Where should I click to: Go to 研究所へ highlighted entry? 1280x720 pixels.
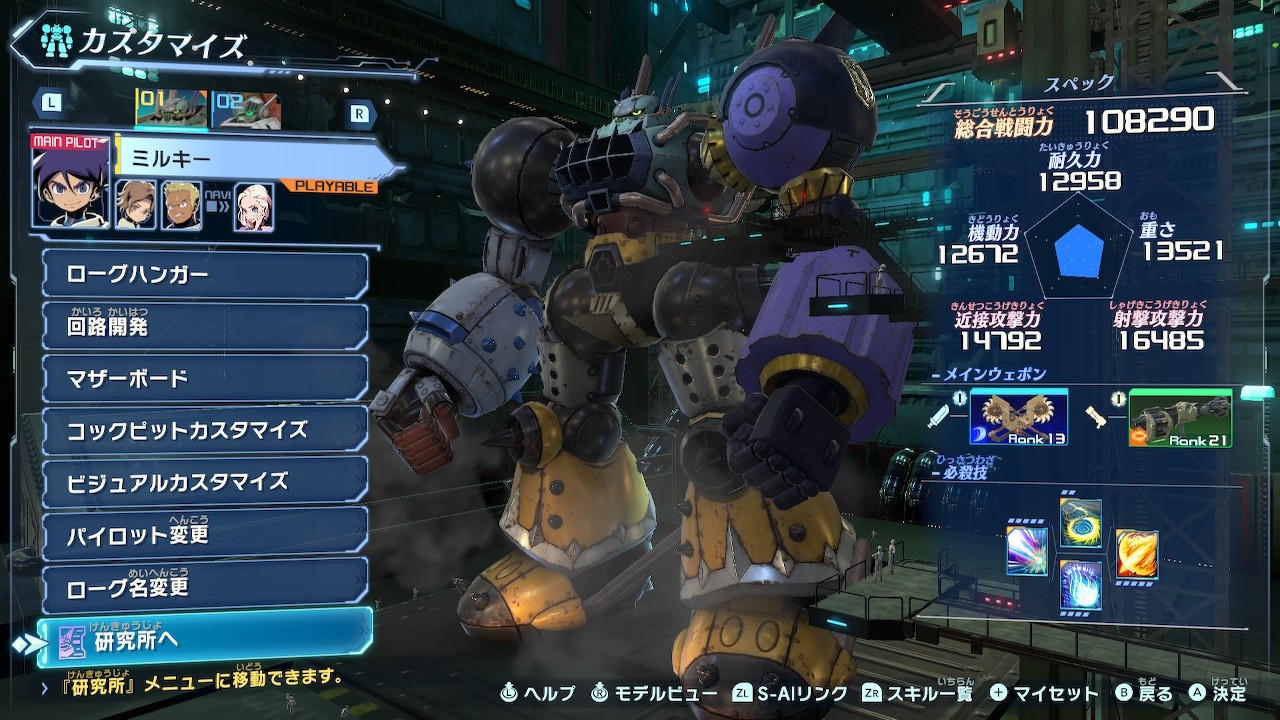click(205, 639)
